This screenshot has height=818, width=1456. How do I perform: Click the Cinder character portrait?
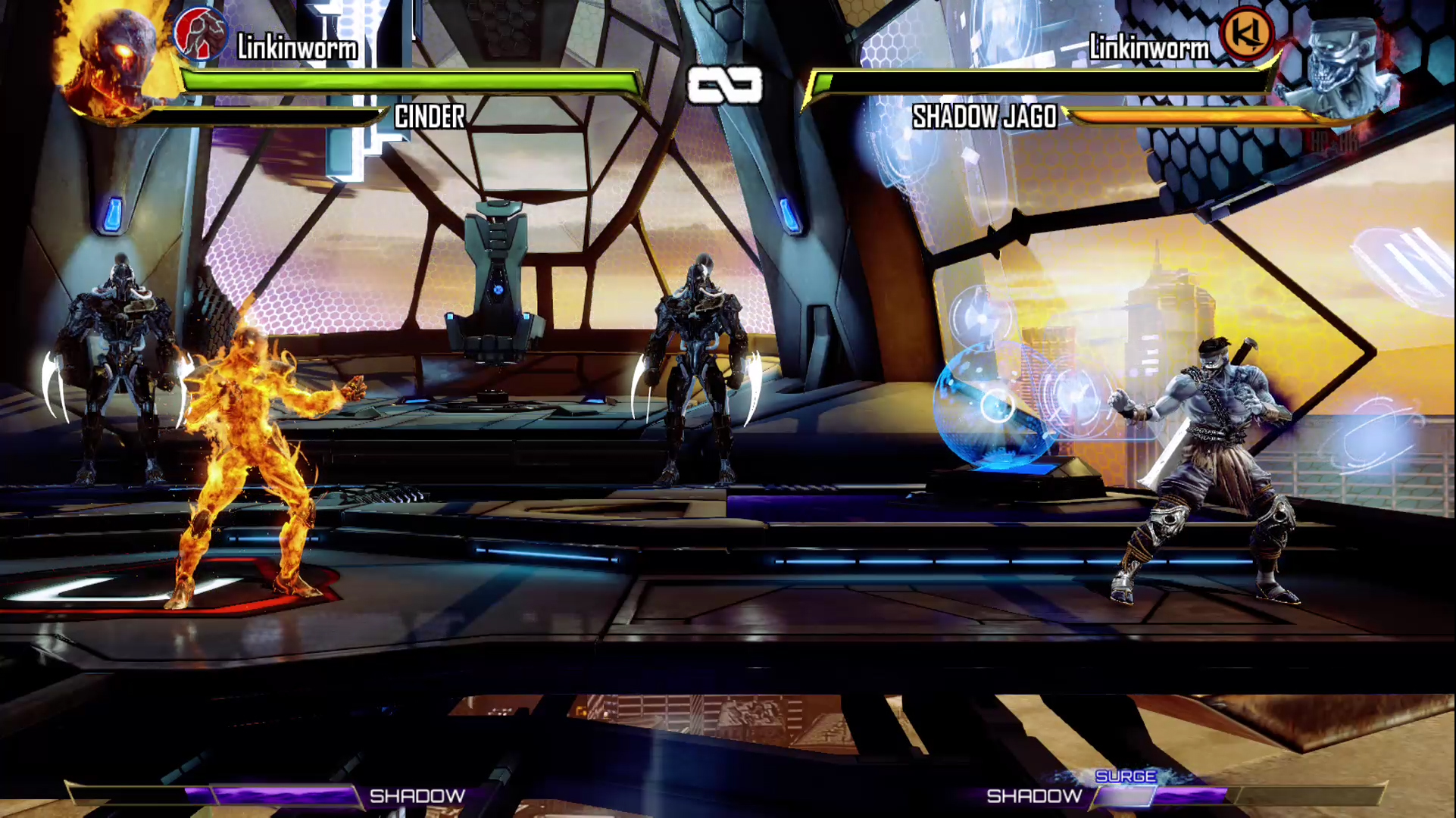coord(114,61)
